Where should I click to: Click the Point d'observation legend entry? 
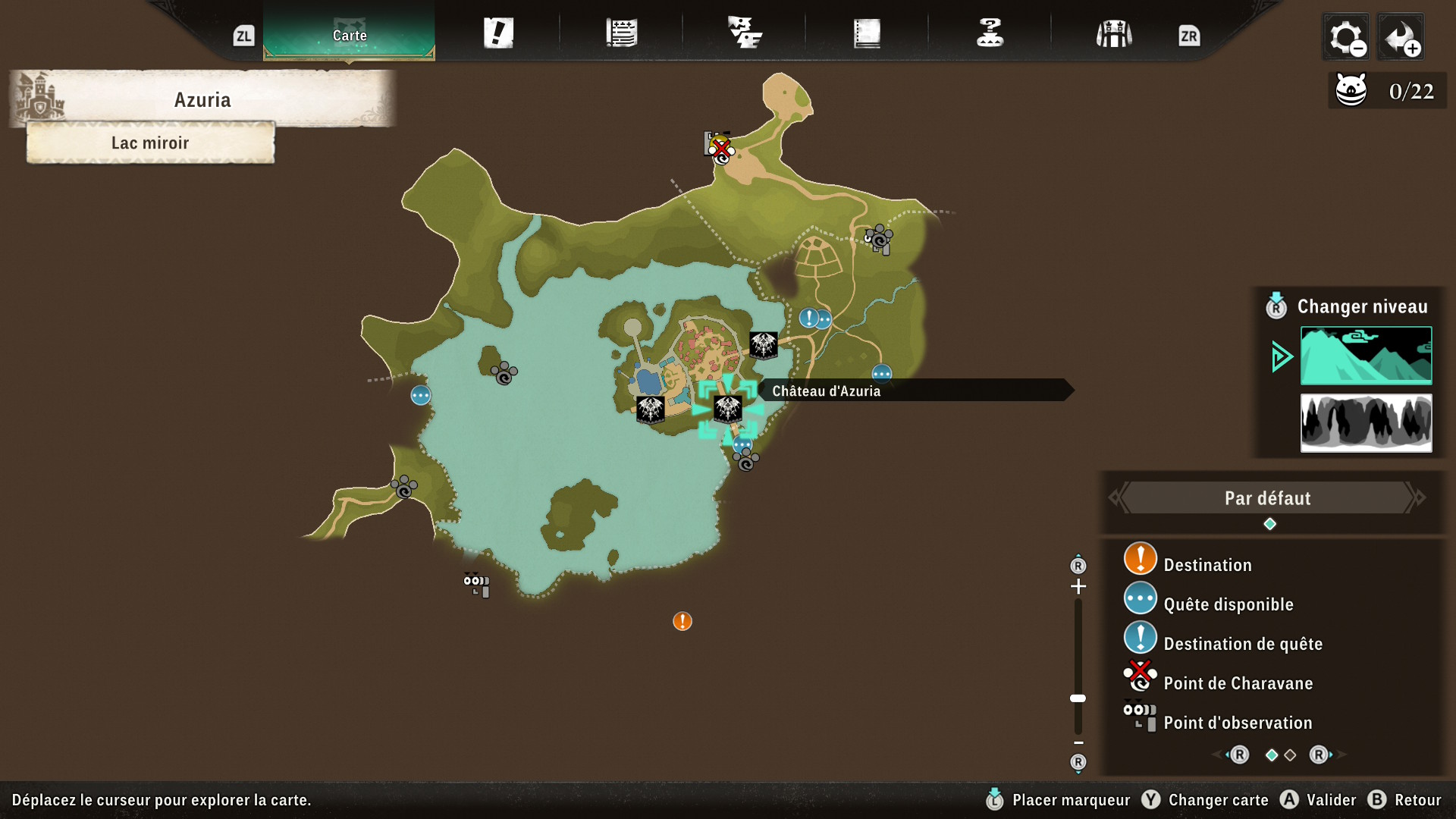[x=1237, y=723]
